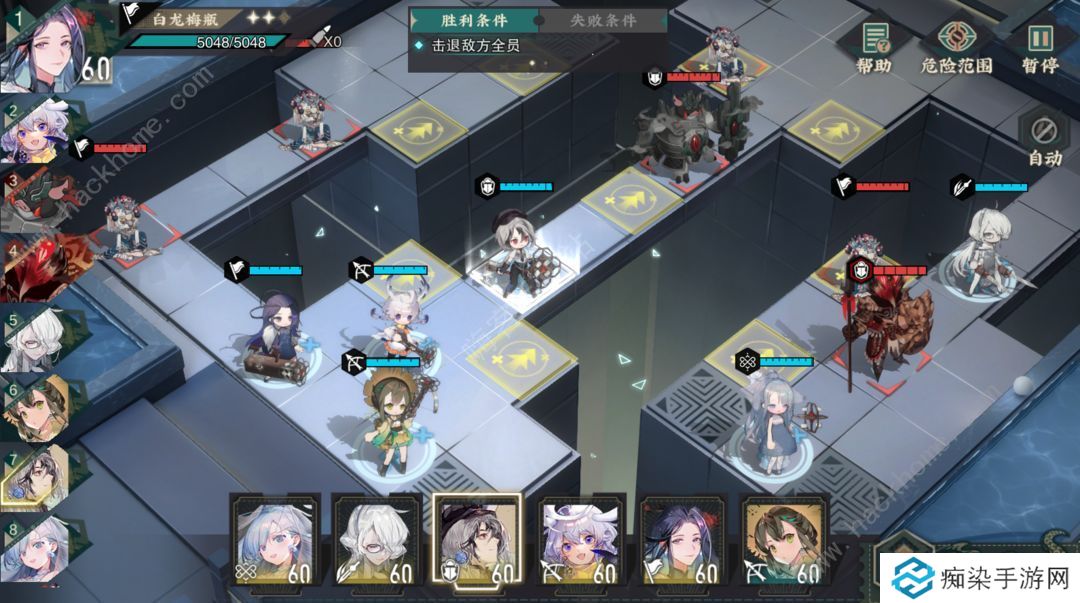The width and height of the screenshot is (1080, 603).
Task: Click turn order portrait number 7
Action: (x=38, y=474)
